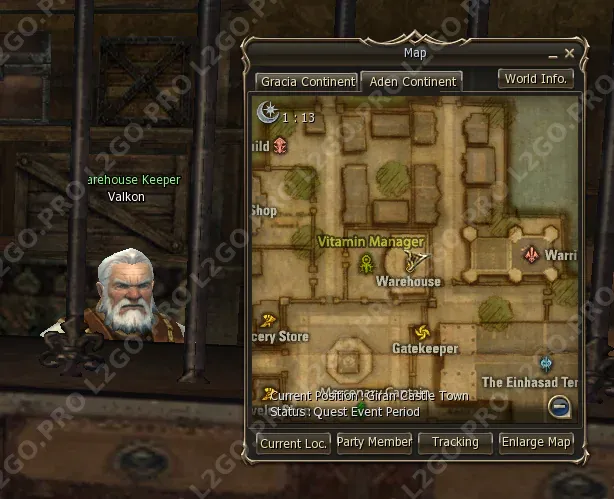Switch to the Gracia Continent tab
614x499 pixels.
point(306,81)
